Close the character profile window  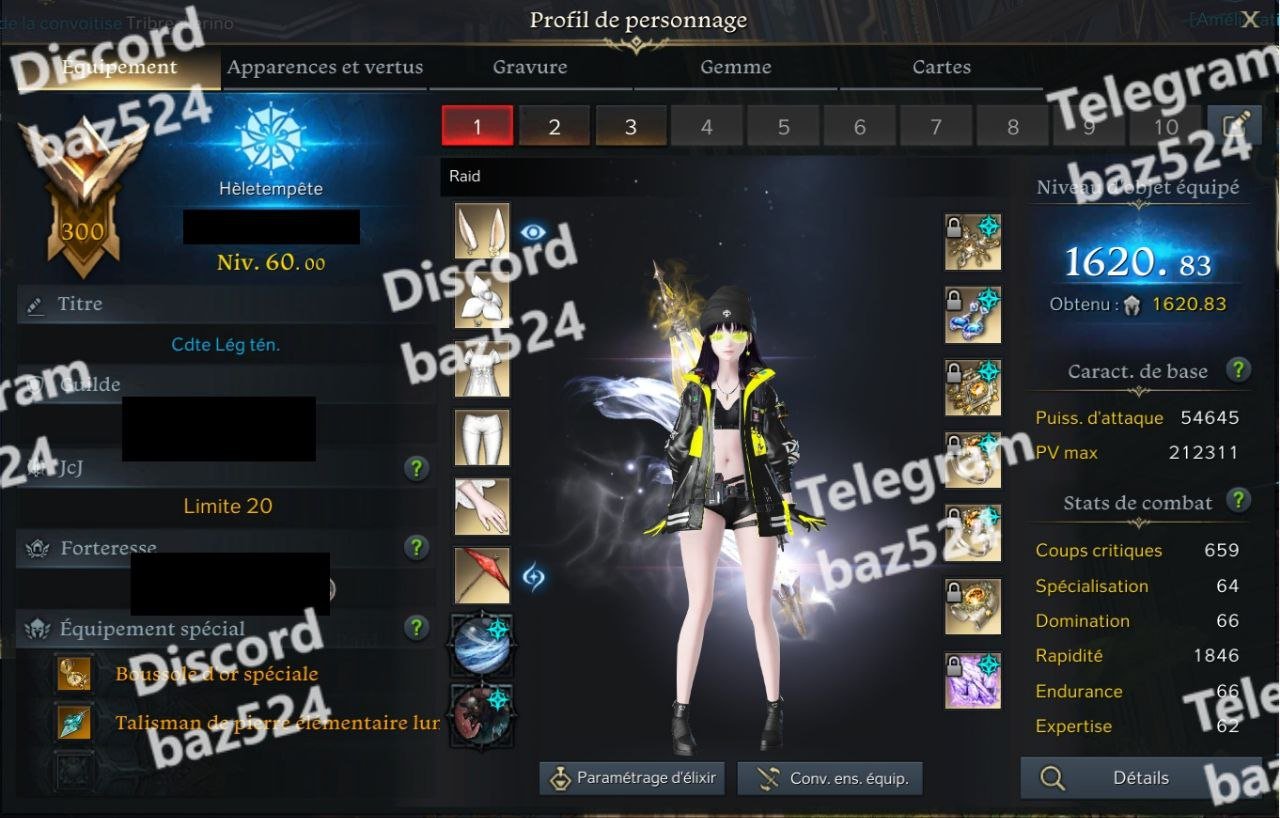[1250, 20]
